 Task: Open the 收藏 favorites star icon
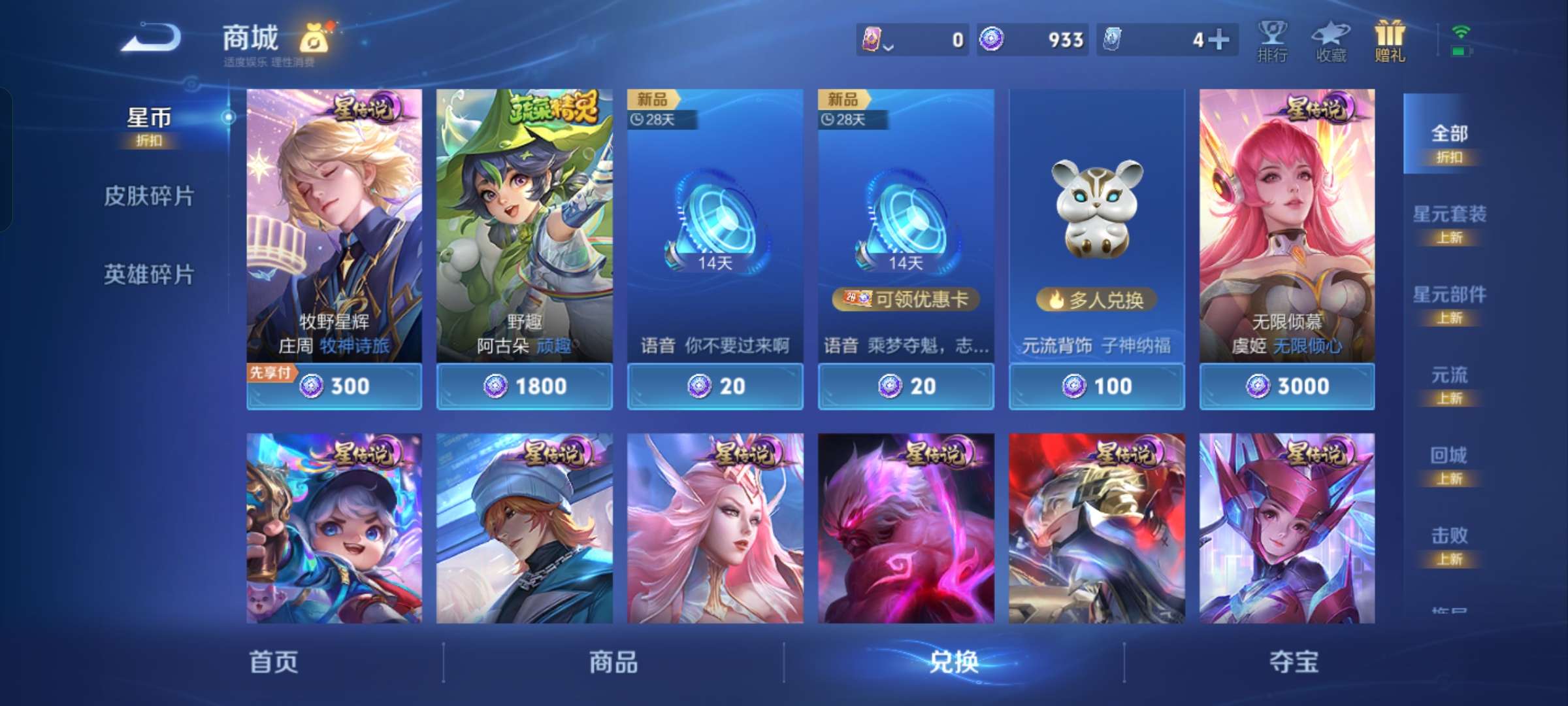point(1330,41)
